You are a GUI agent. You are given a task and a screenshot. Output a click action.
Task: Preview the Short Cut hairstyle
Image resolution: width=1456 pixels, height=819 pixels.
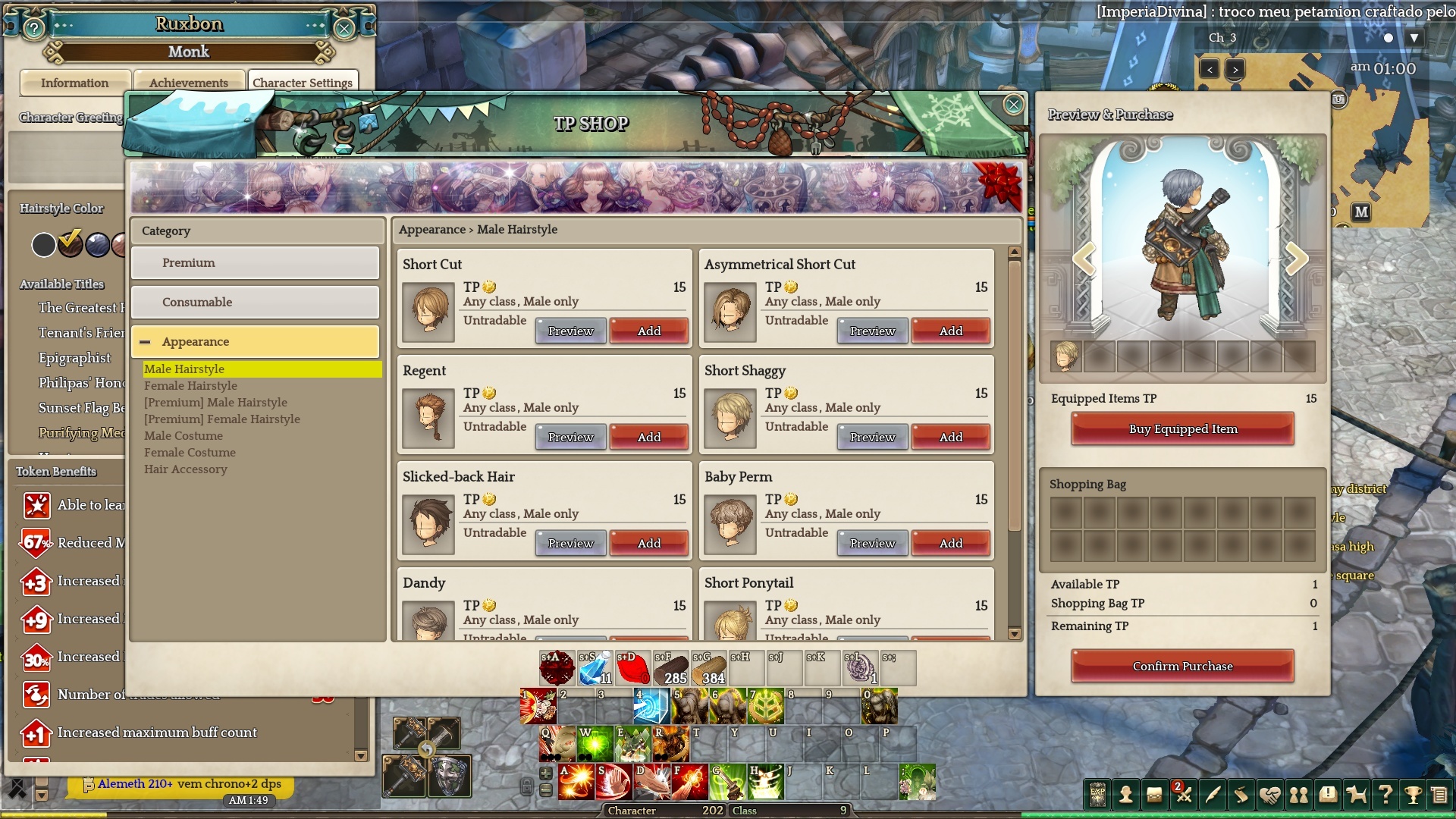coord(570,331)
